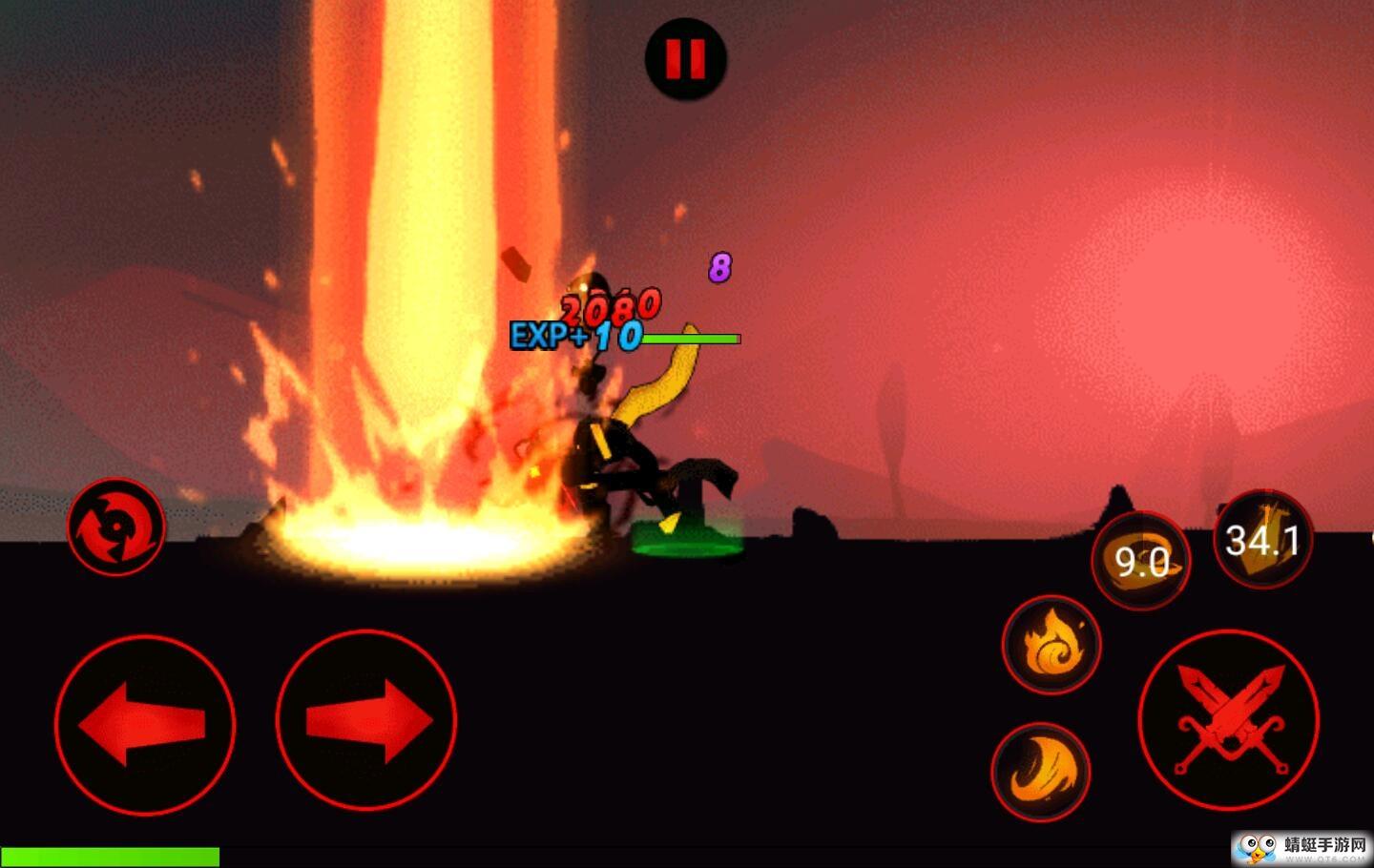Select the skill showing 9.0 cooldown

pos(1141,561)
